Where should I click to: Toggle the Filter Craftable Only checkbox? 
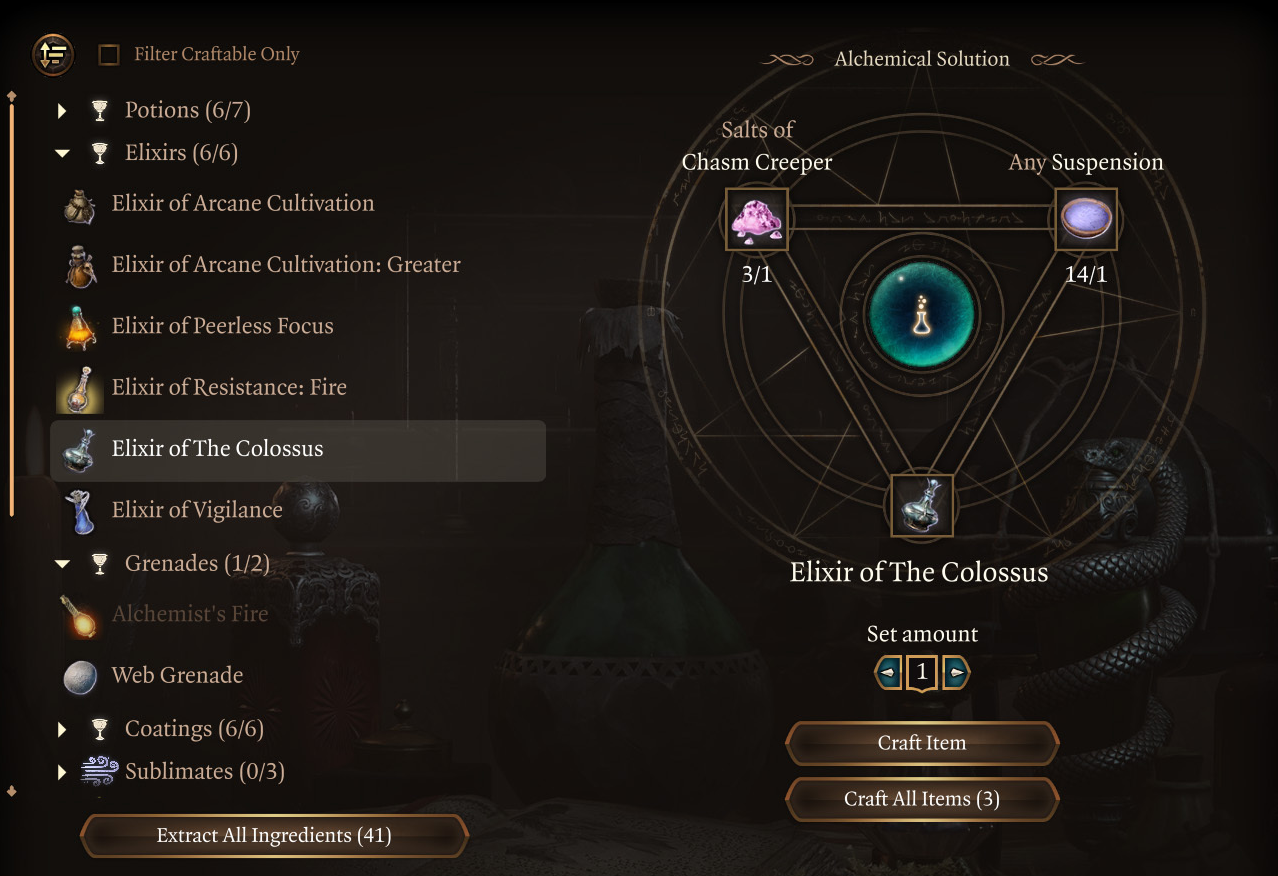click(109, 55)
